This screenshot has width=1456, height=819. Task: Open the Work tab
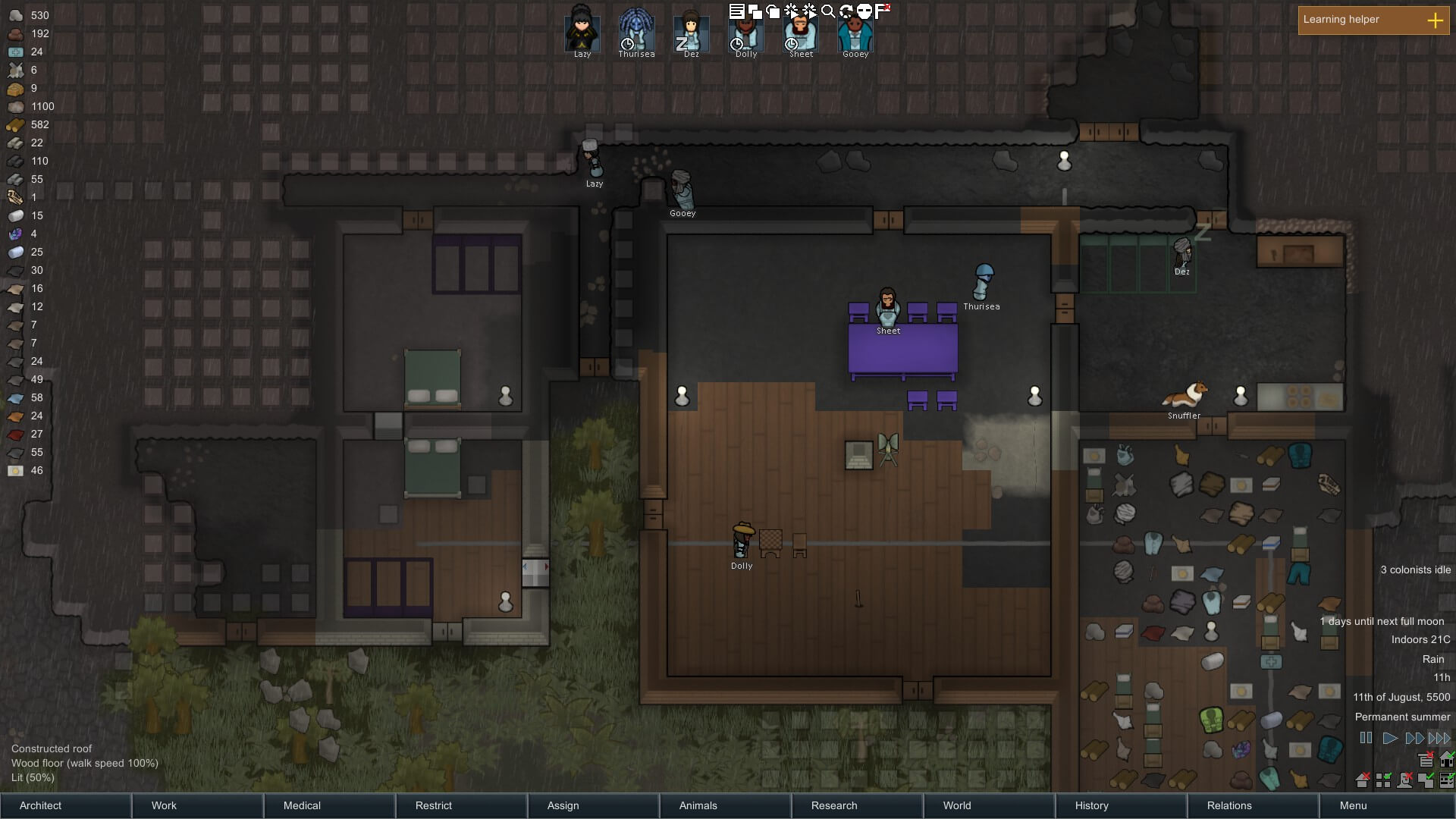pos(197,805)
